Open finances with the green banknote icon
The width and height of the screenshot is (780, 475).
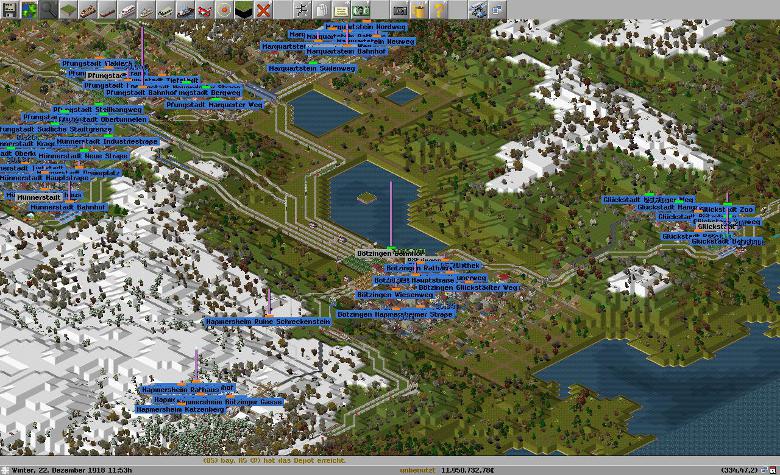(x=361, y=10)
